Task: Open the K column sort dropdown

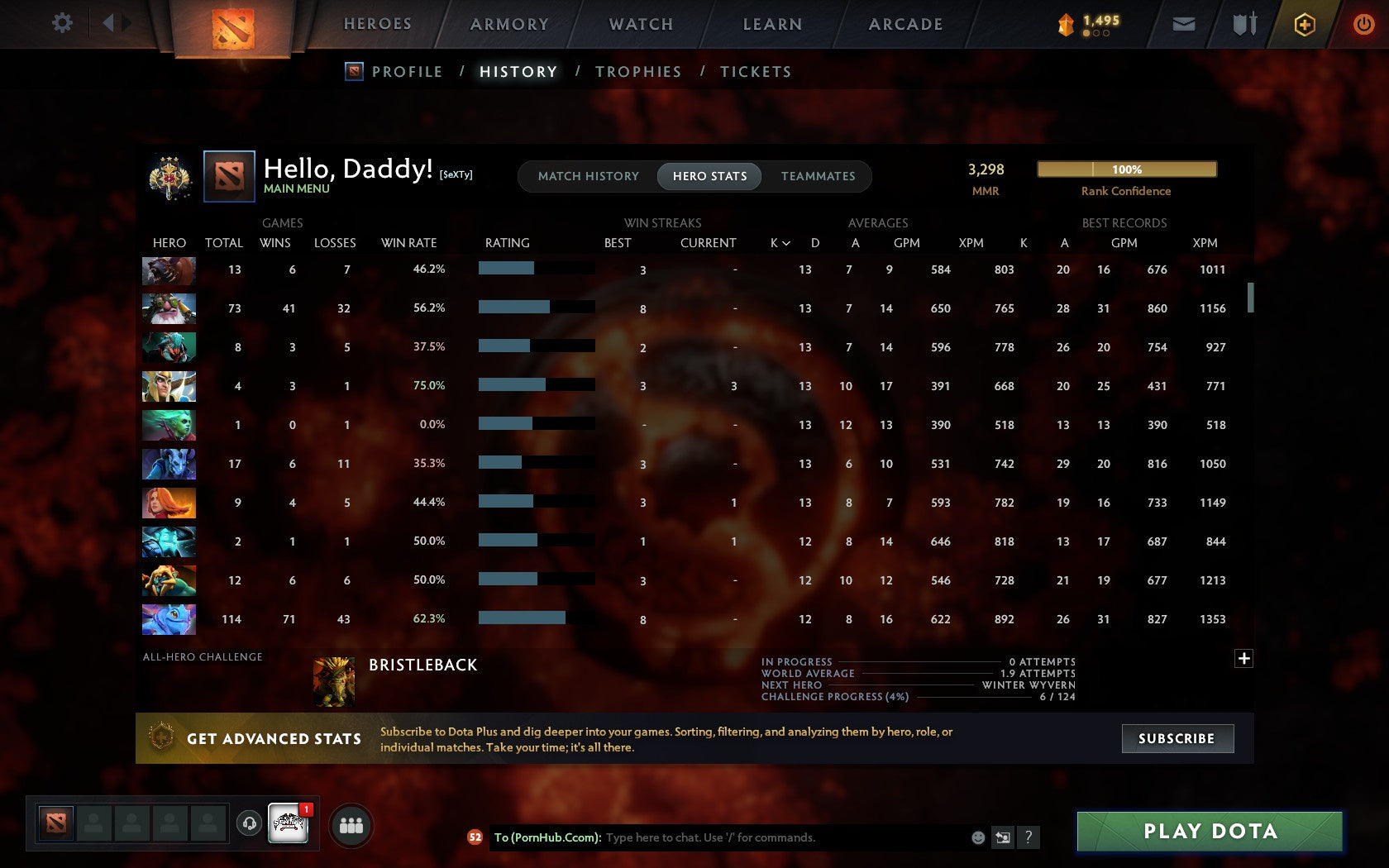Action: pyautogui.click(x=782, y=242)
